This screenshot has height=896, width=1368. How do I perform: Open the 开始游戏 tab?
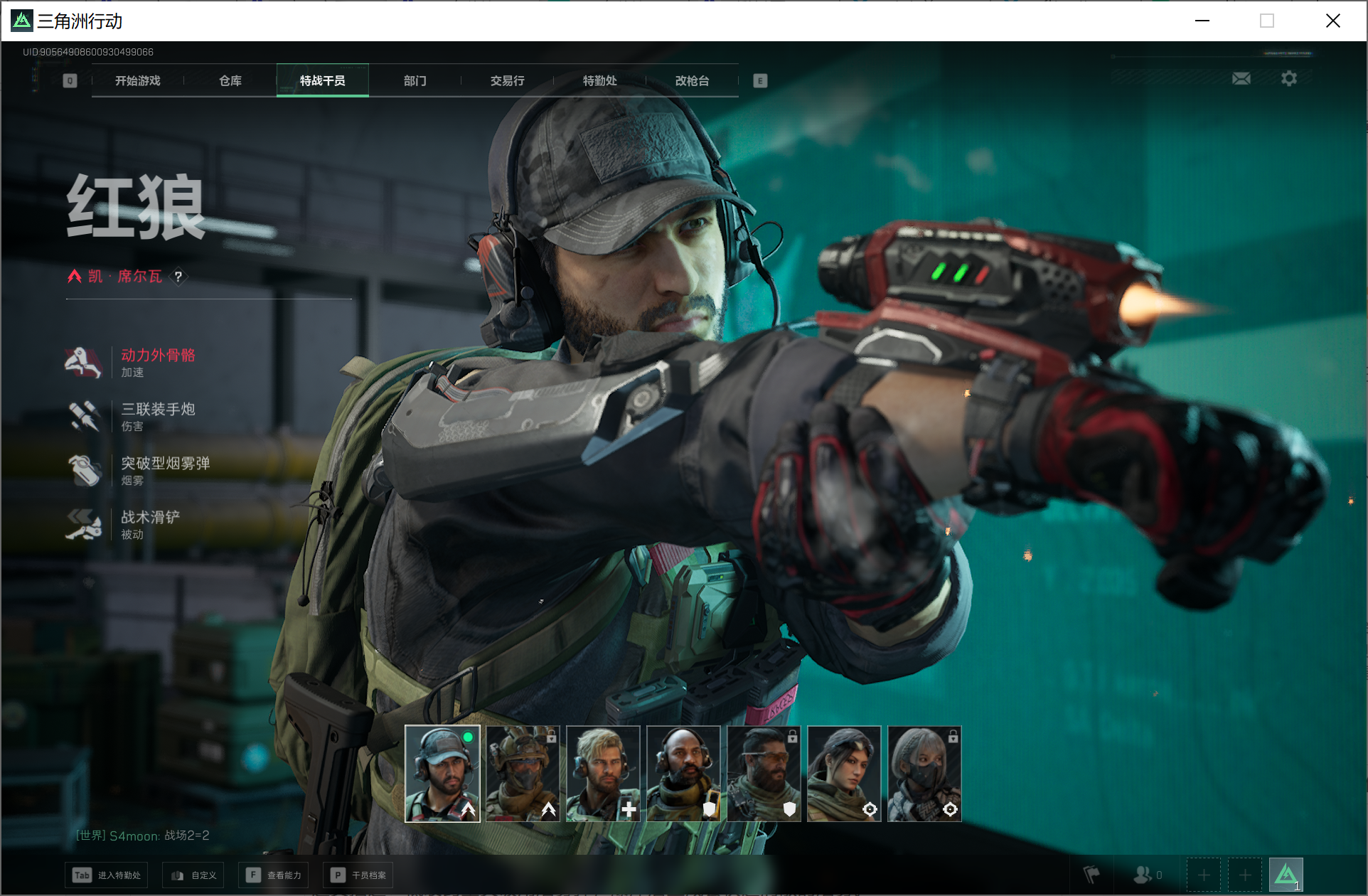pos(138,81)
